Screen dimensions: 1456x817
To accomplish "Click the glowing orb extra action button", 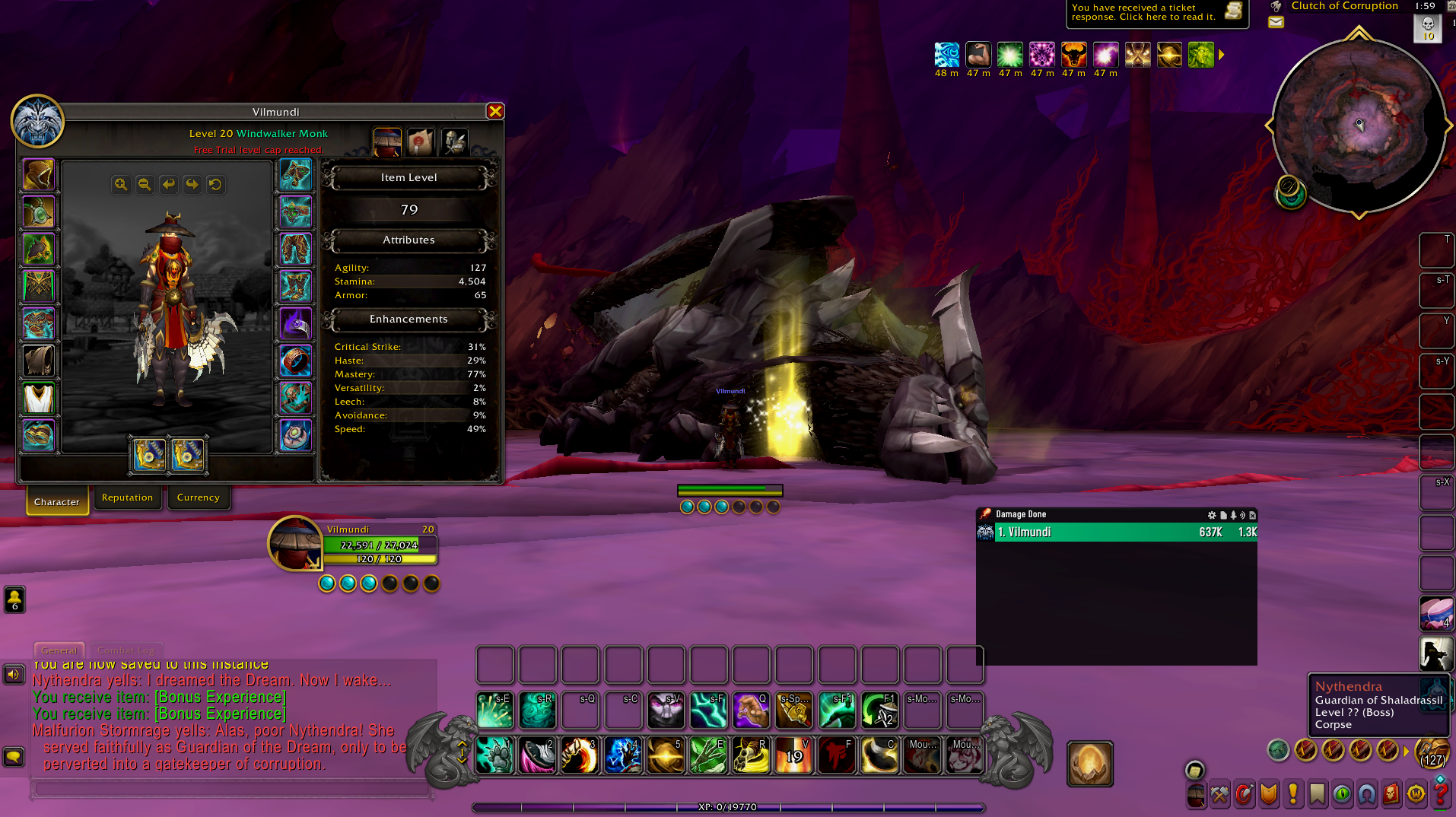I will 1089,763.
